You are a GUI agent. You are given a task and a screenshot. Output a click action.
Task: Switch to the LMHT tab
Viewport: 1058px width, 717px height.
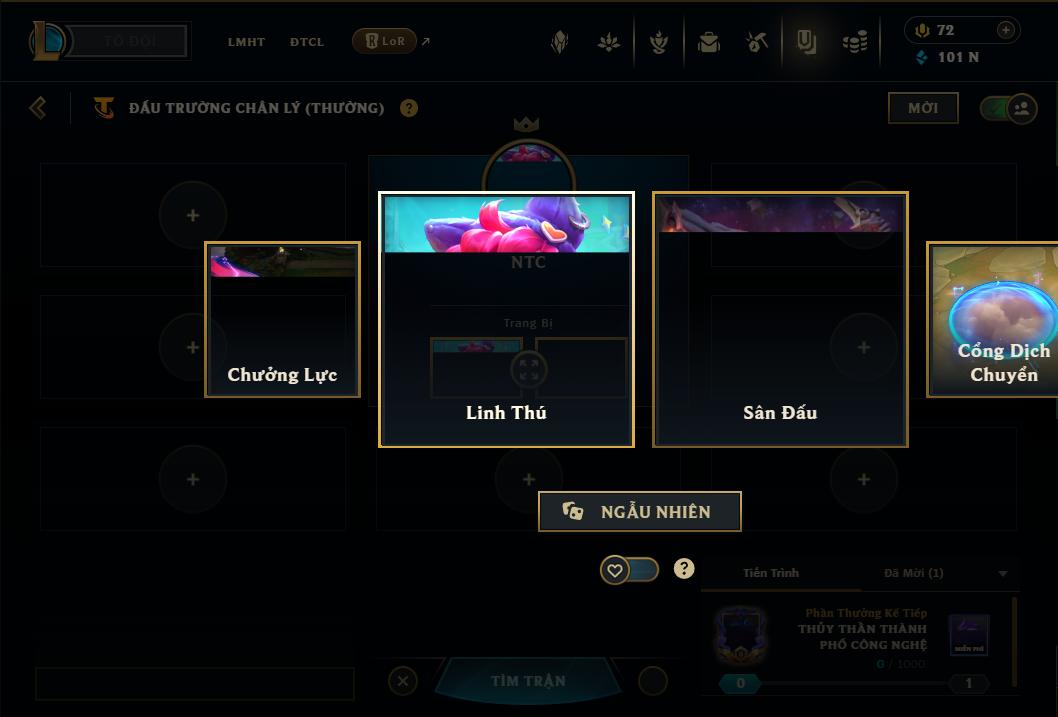246,42
